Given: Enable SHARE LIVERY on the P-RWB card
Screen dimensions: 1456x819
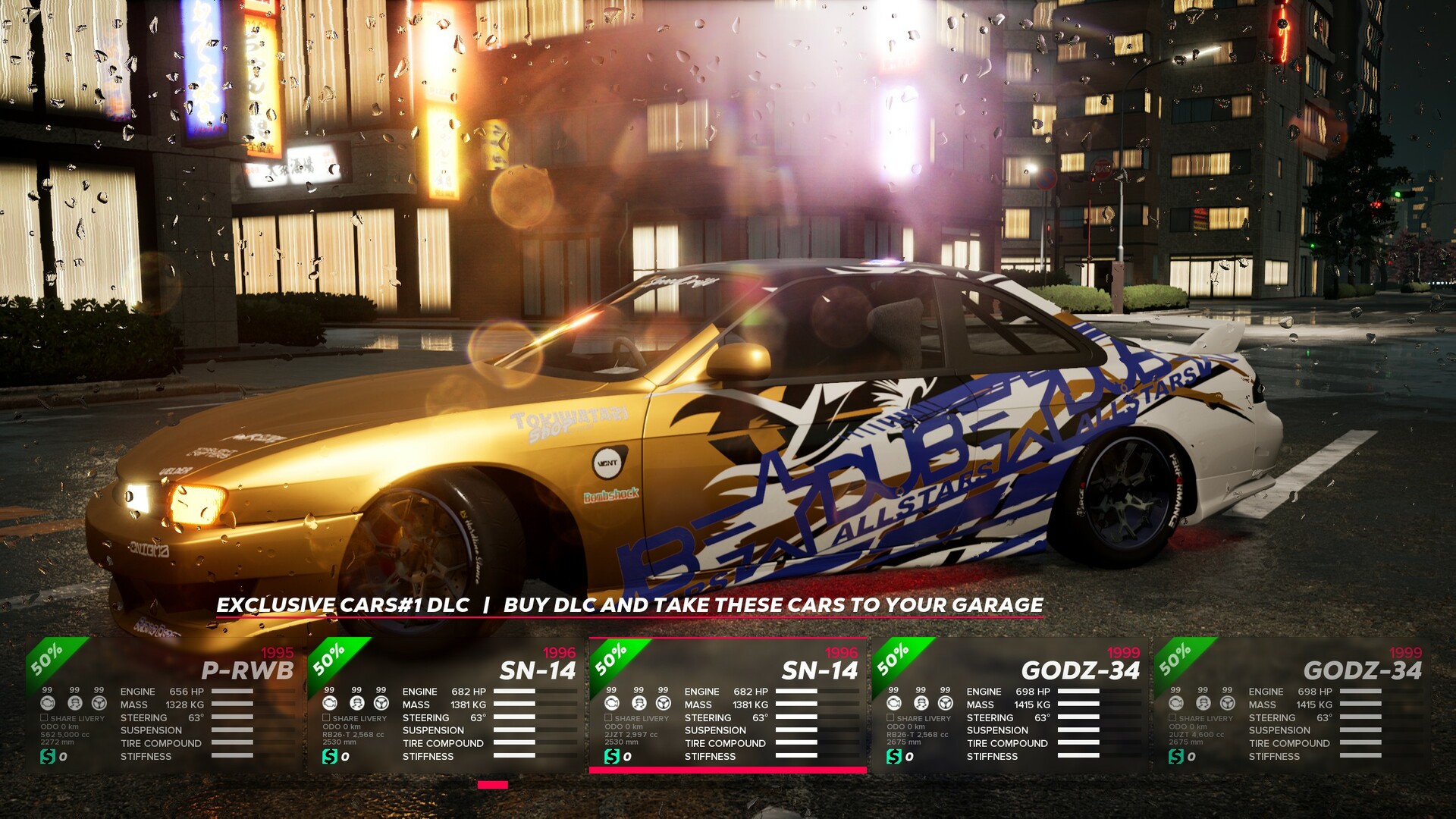Looking at the screenshot, I should 44,717.
